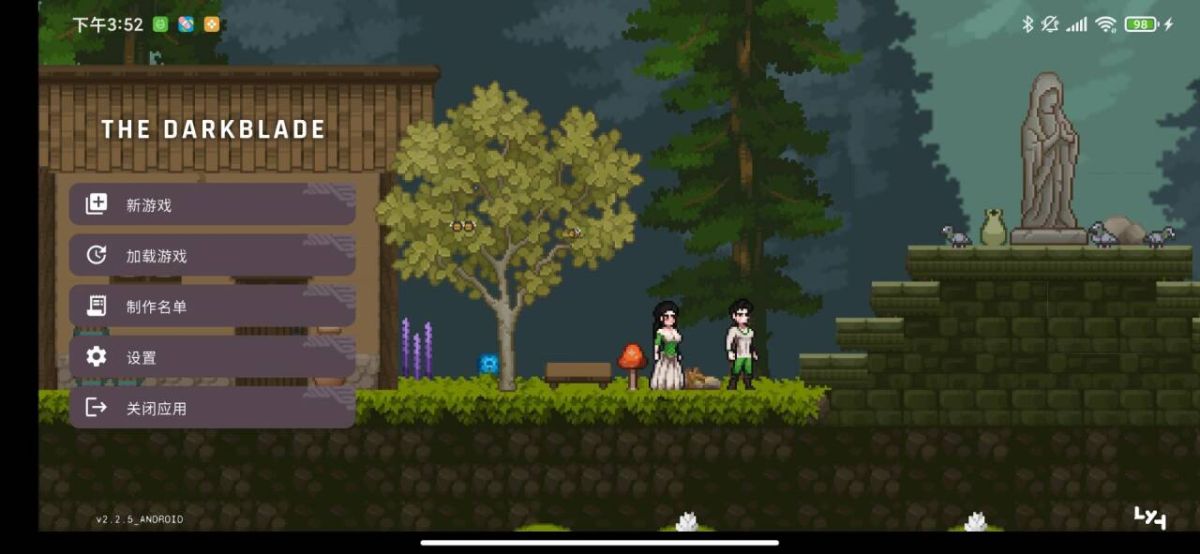The image size is (1200, 554).
Task: Choose 关闭应用 to exit the app
Action: click(x=211, y=408)
